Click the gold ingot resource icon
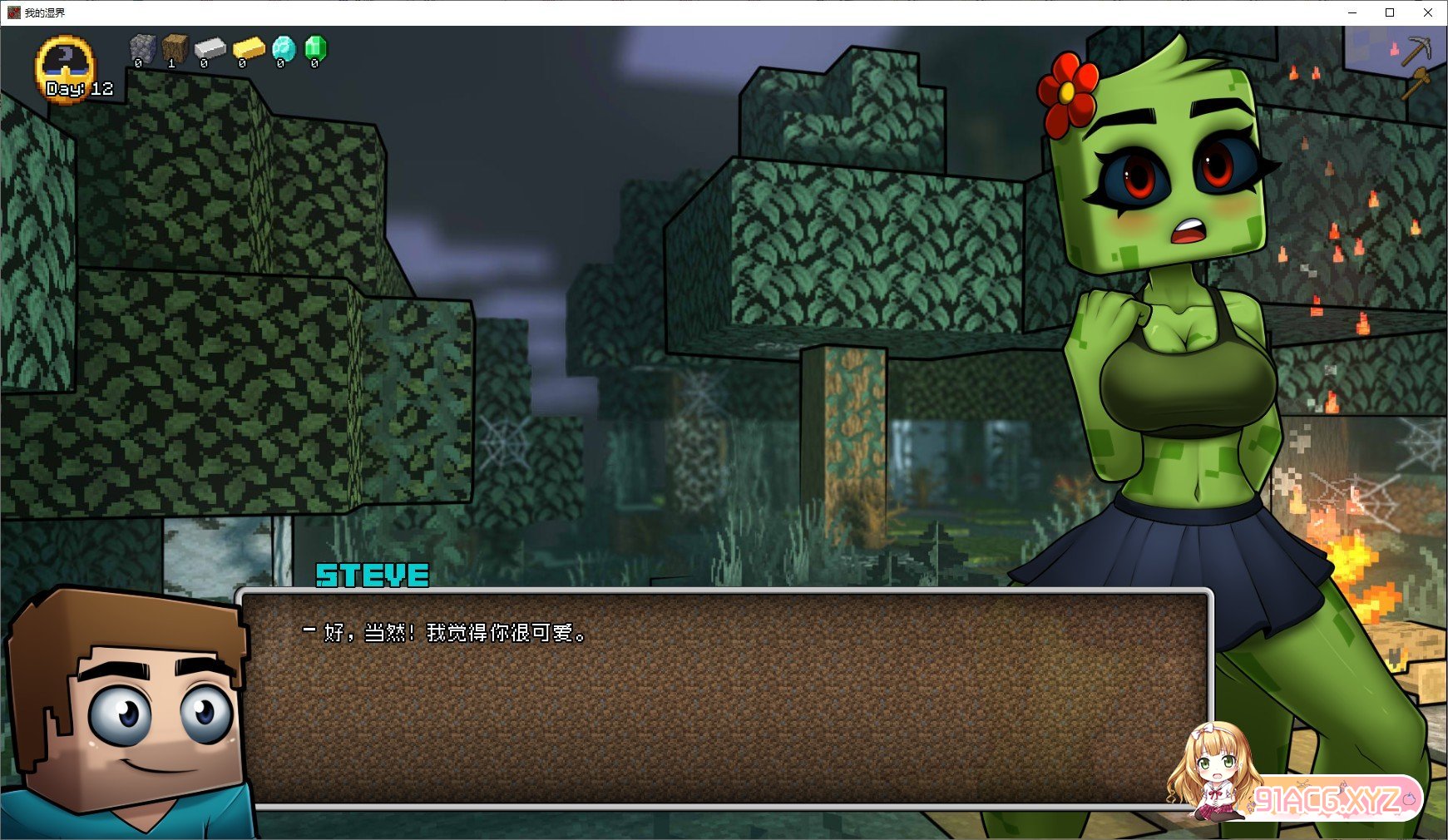The height and width of the screenshot is (840, 1448). [248, 48]
